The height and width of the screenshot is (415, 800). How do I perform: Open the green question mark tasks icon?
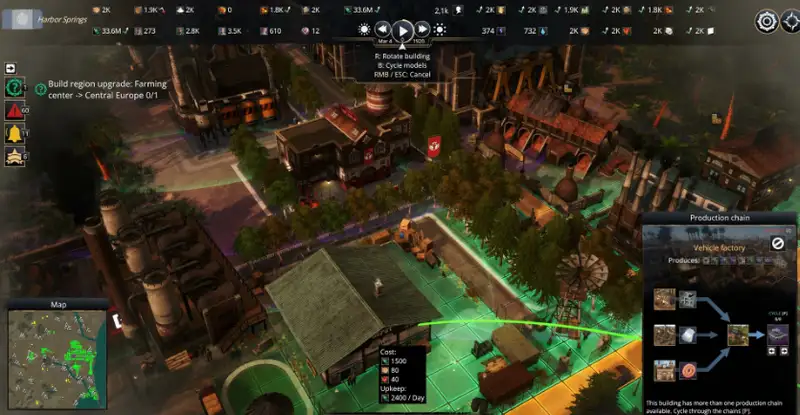click(x=16, y=88)
